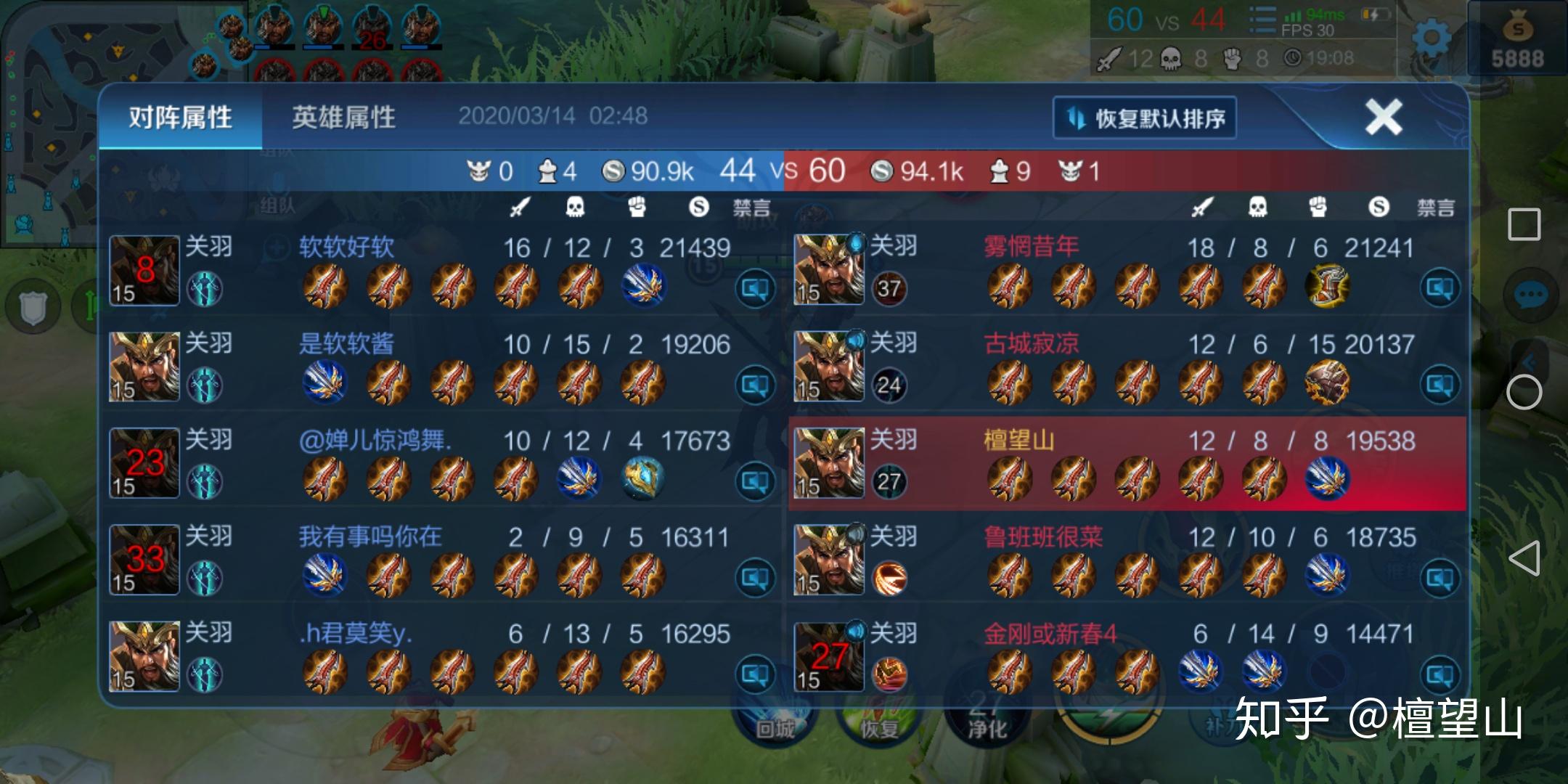Select 鲁班班很菜's hero portrait
Viewport: 1568px width, 784px height.
coord(829,560)
